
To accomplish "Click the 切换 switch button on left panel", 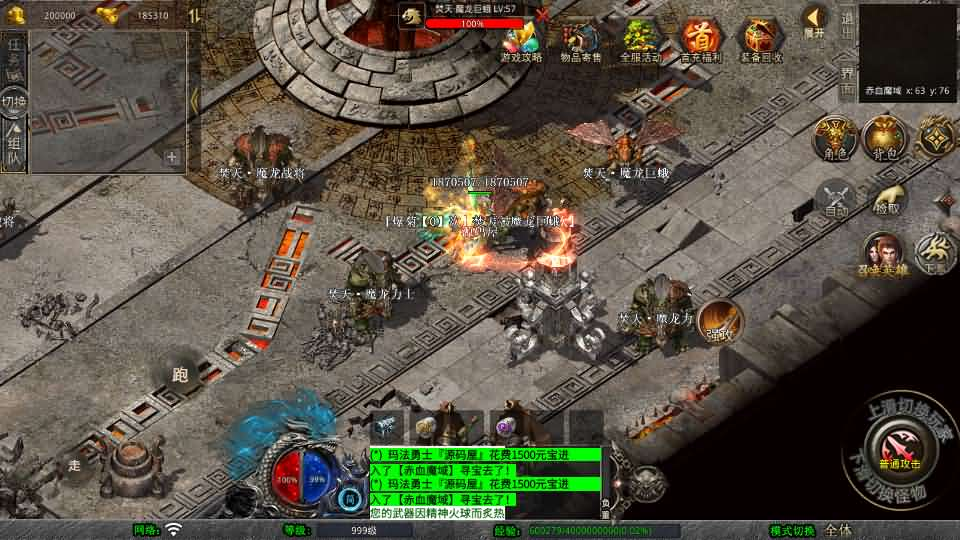I will [14, 102].
